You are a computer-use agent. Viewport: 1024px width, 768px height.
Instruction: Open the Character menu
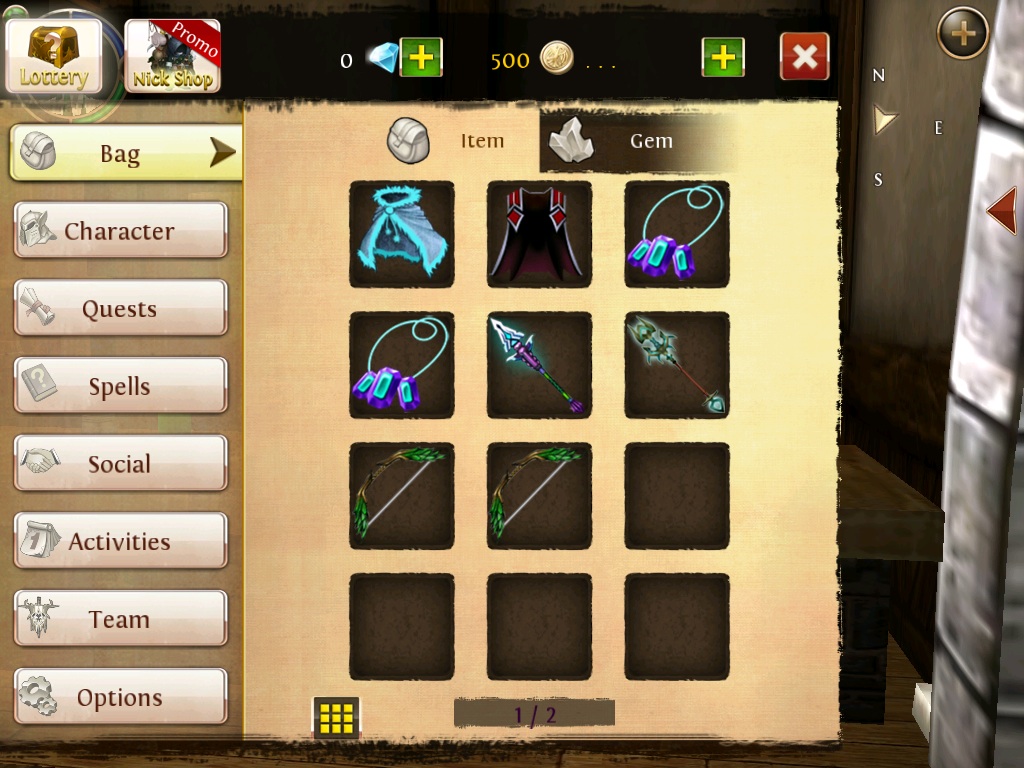(x=120, y=231)
